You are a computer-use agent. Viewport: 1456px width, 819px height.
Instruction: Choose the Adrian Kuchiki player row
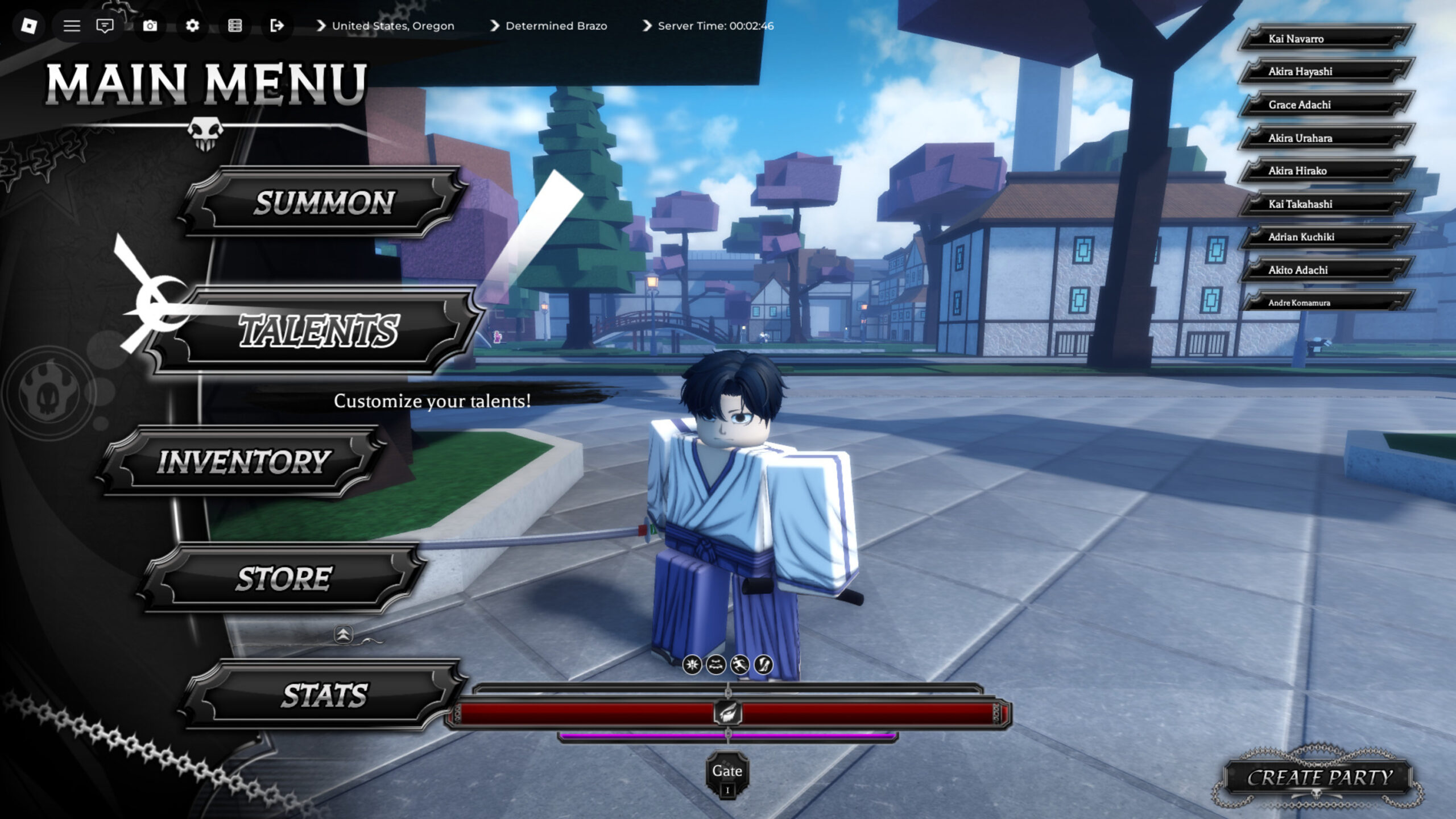click(1325, 237)
